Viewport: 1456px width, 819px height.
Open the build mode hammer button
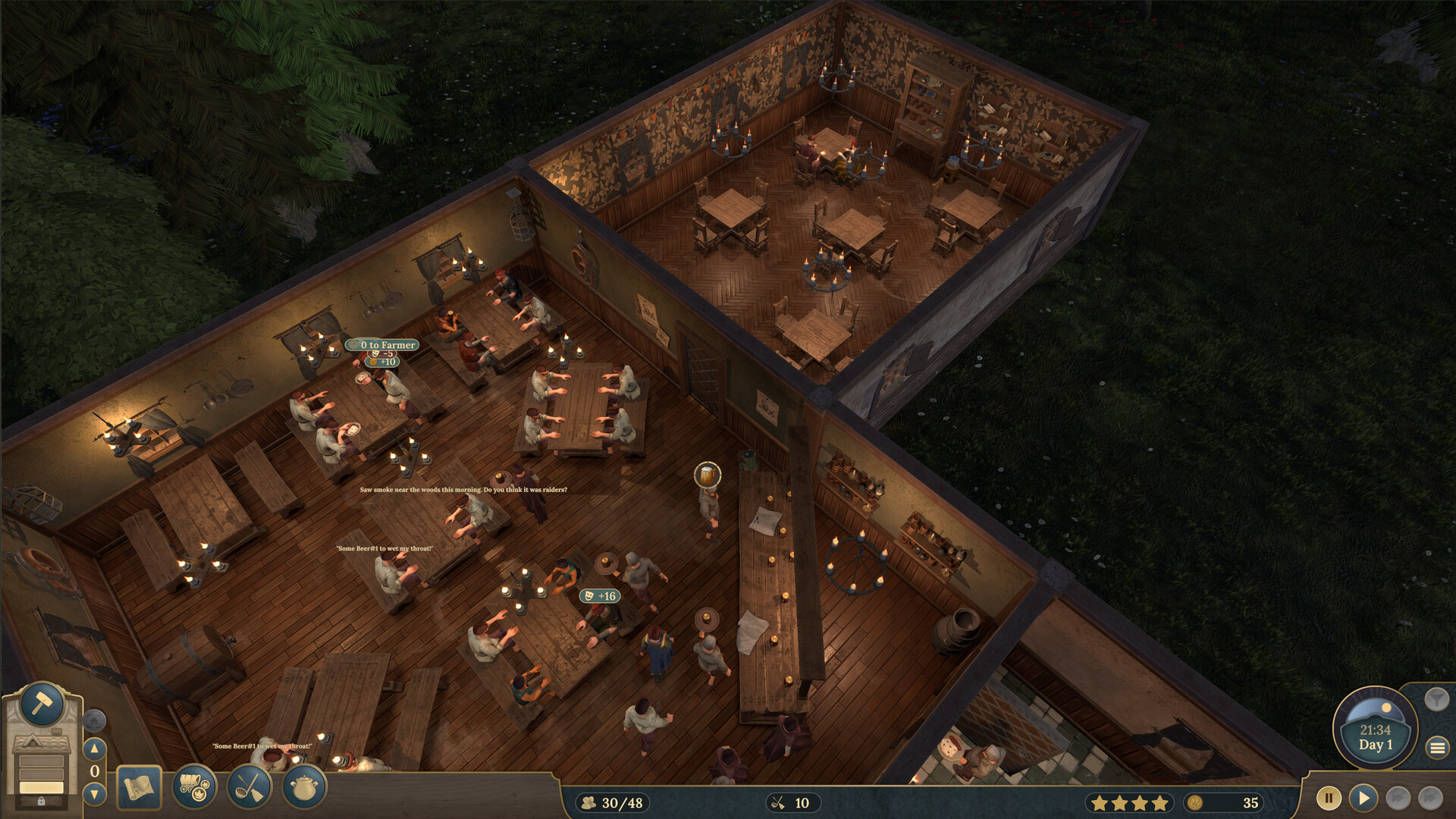click(42, 704)
